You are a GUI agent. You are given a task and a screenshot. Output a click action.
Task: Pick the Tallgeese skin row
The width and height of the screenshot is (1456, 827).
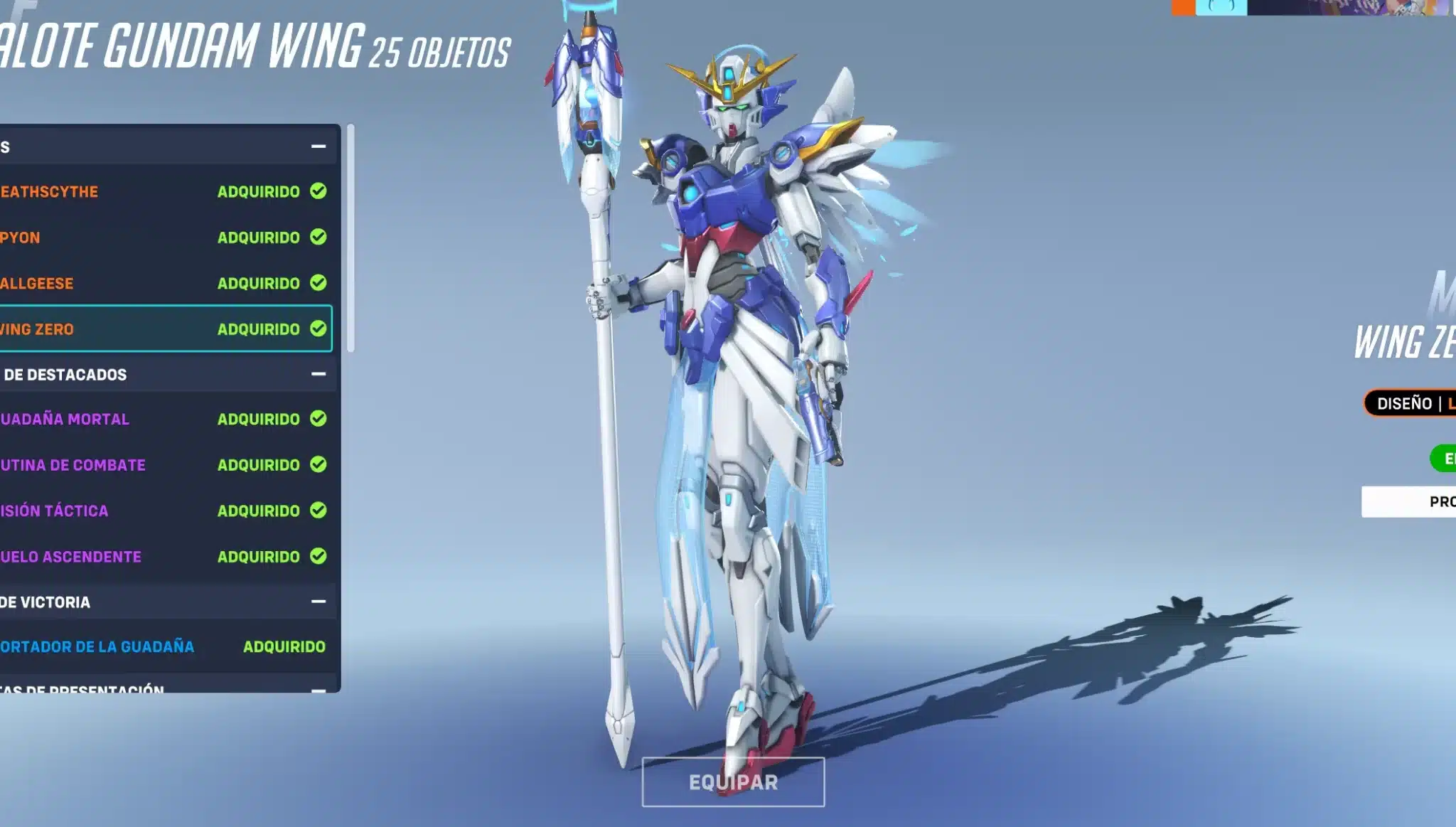[x=164, y=283]
